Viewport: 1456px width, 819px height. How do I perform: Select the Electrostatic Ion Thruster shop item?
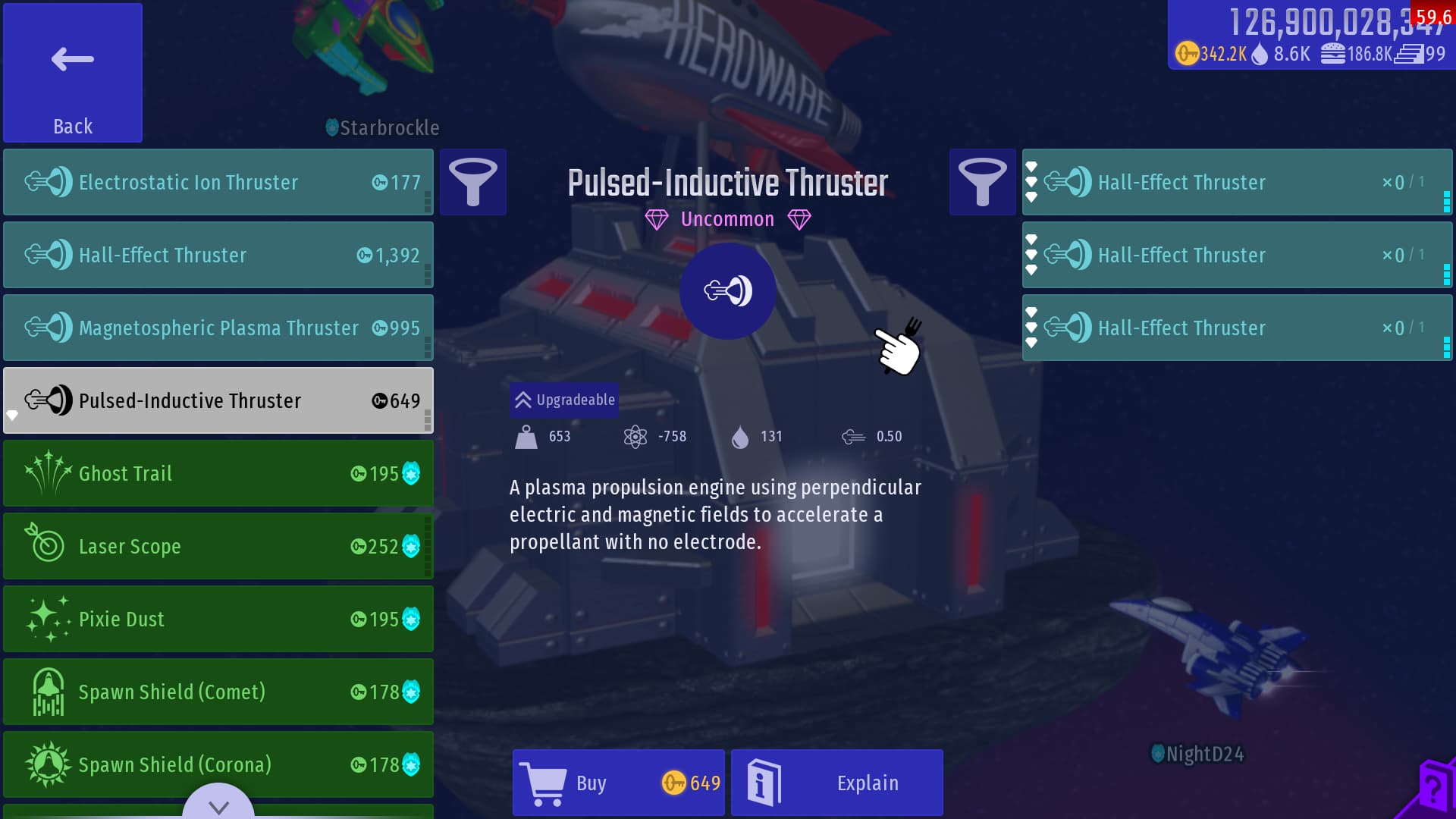coord(218,182)
